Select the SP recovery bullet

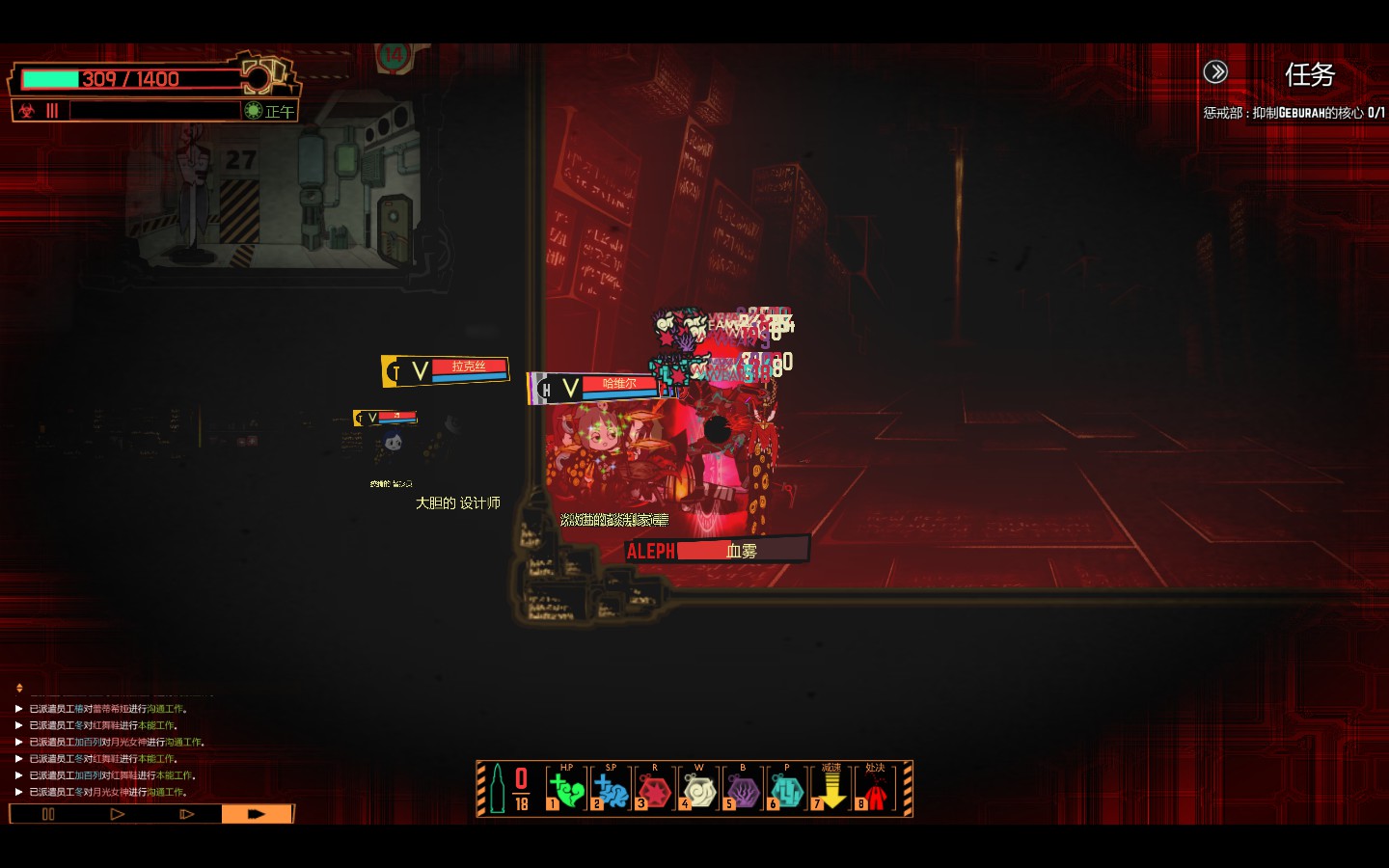[611, 790]
